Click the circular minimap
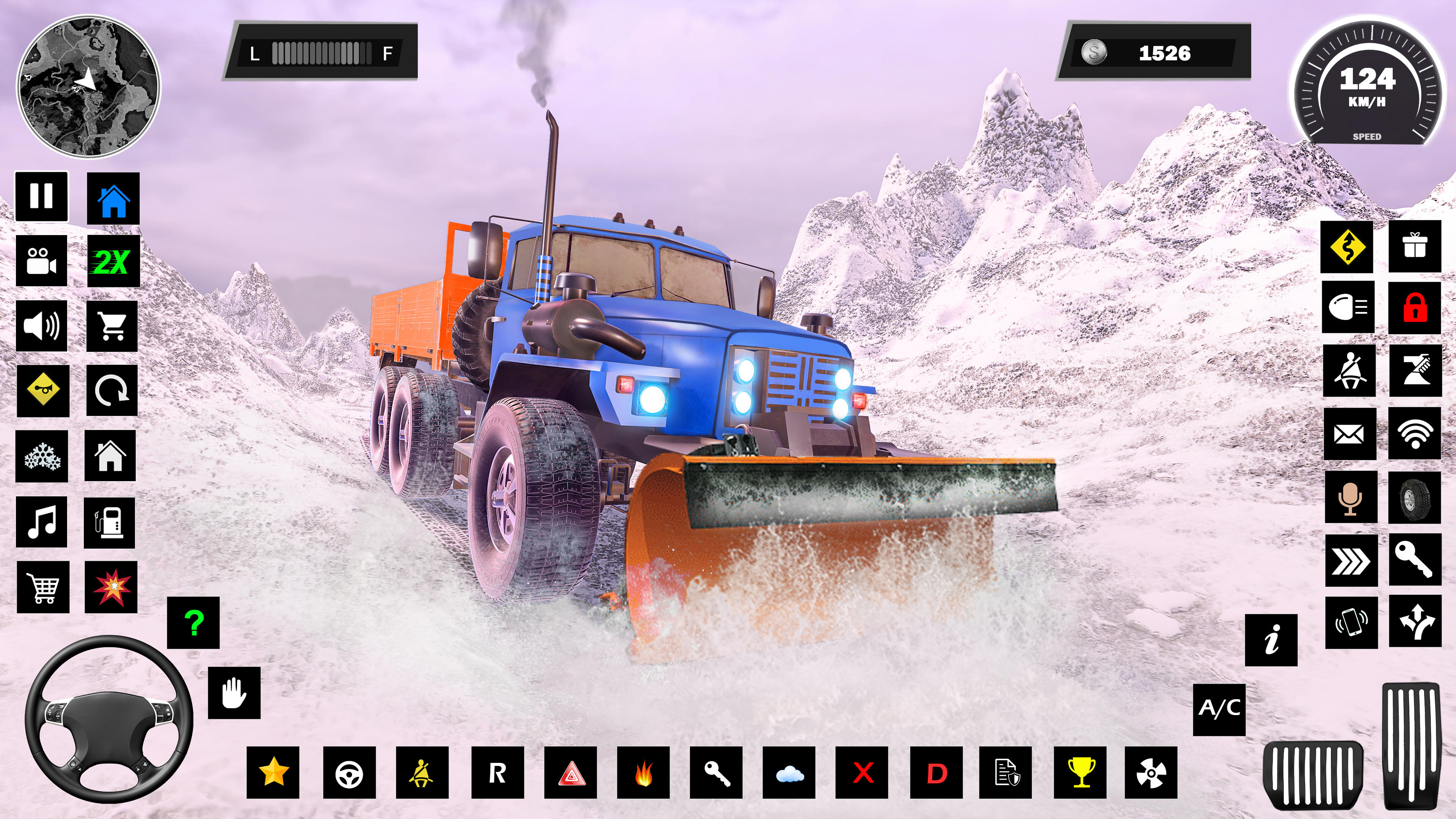The image size is (1456, 819). click(88, 86)
